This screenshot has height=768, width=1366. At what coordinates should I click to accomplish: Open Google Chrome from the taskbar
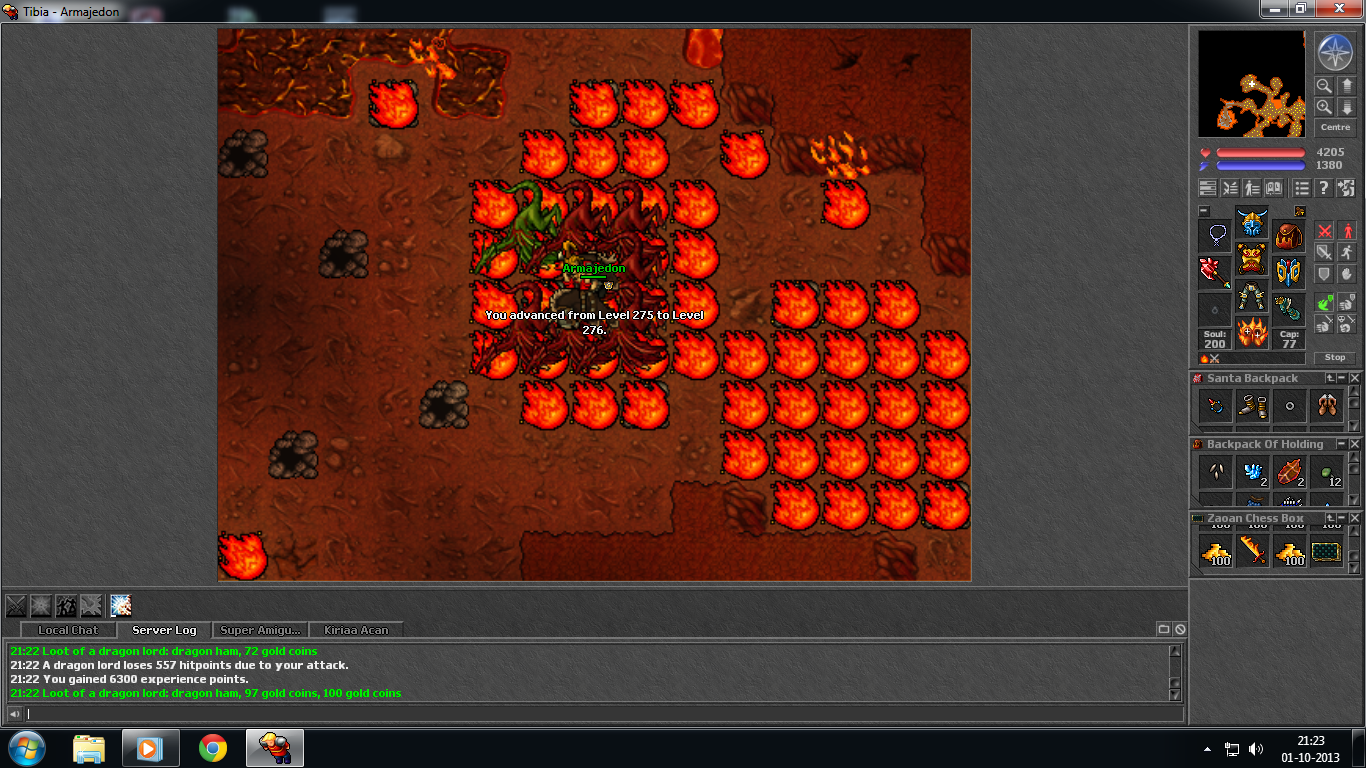[212, 748]
